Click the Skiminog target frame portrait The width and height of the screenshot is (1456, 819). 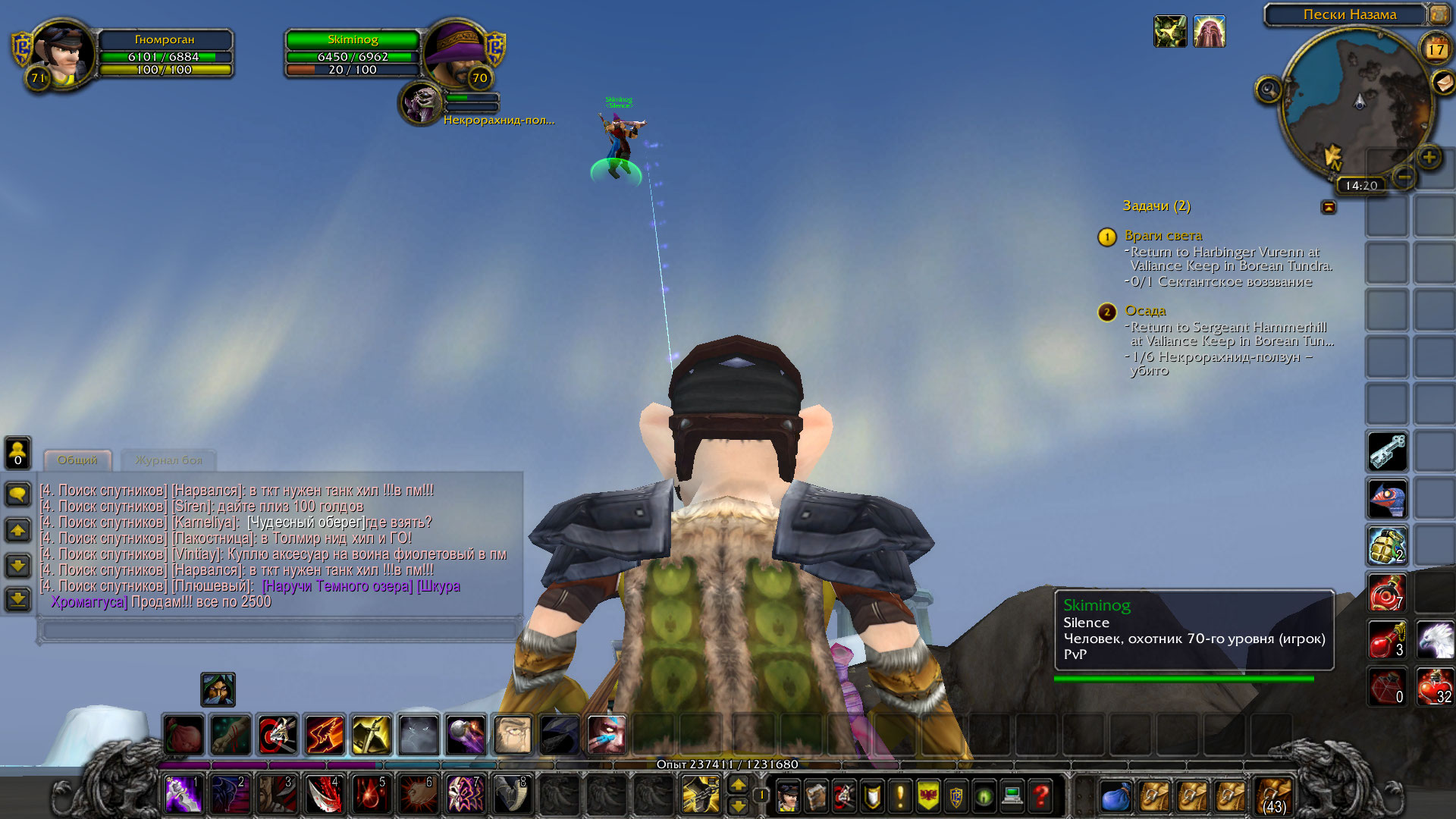(x=457, y=53)
